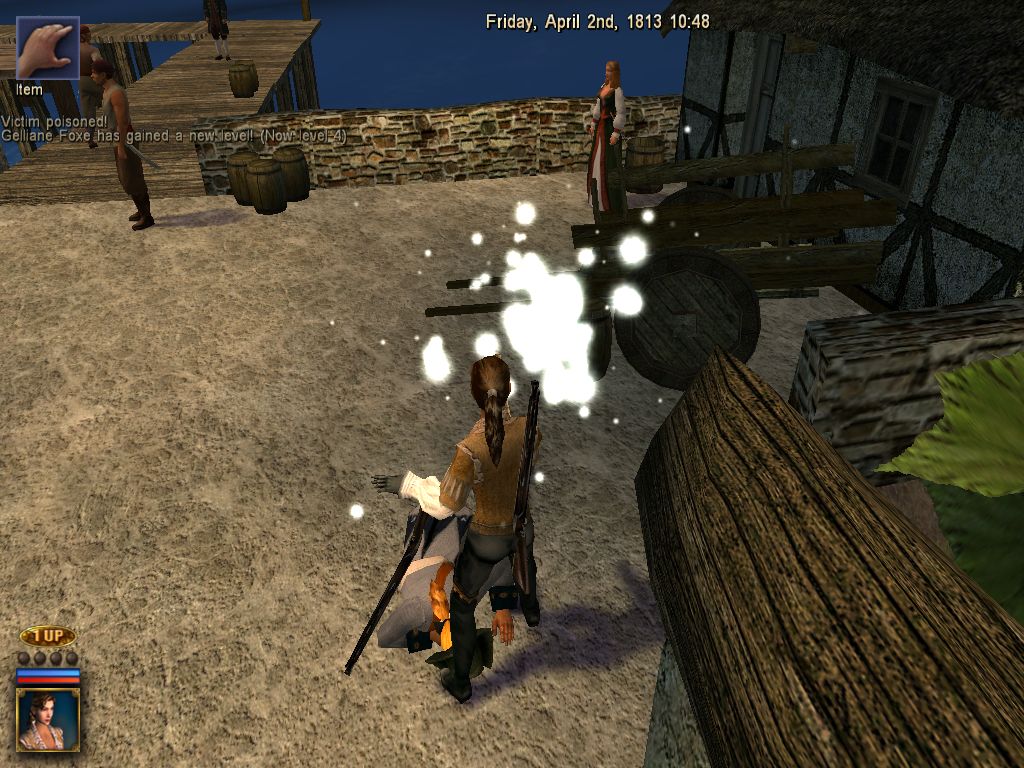Image resolution: width=1024 pixels, height=768 pixels.
Task: Select the gold 1 UP level-up badge
Action: (48, 636)
